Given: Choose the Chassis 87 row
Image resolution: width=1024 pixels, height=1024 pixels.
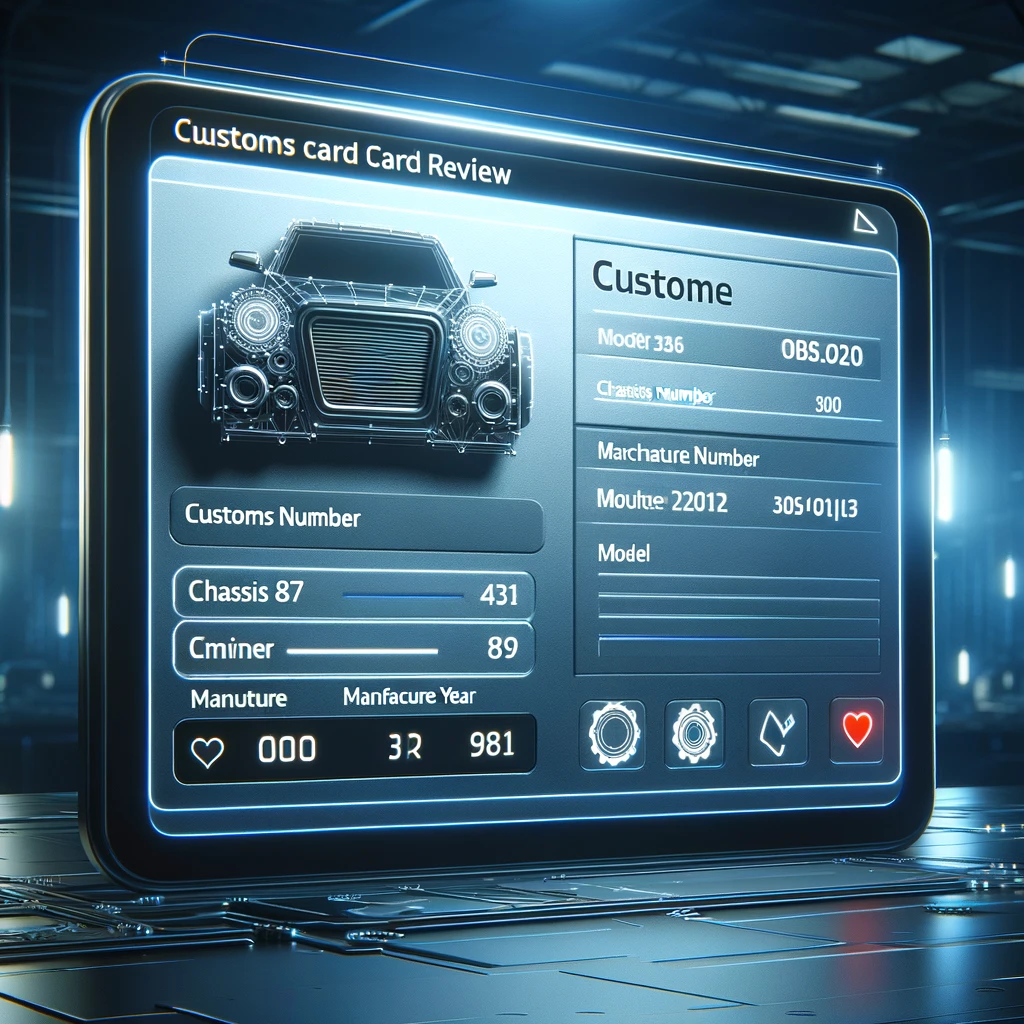Looking at the screenshot, I should click(x=354, y=594).
